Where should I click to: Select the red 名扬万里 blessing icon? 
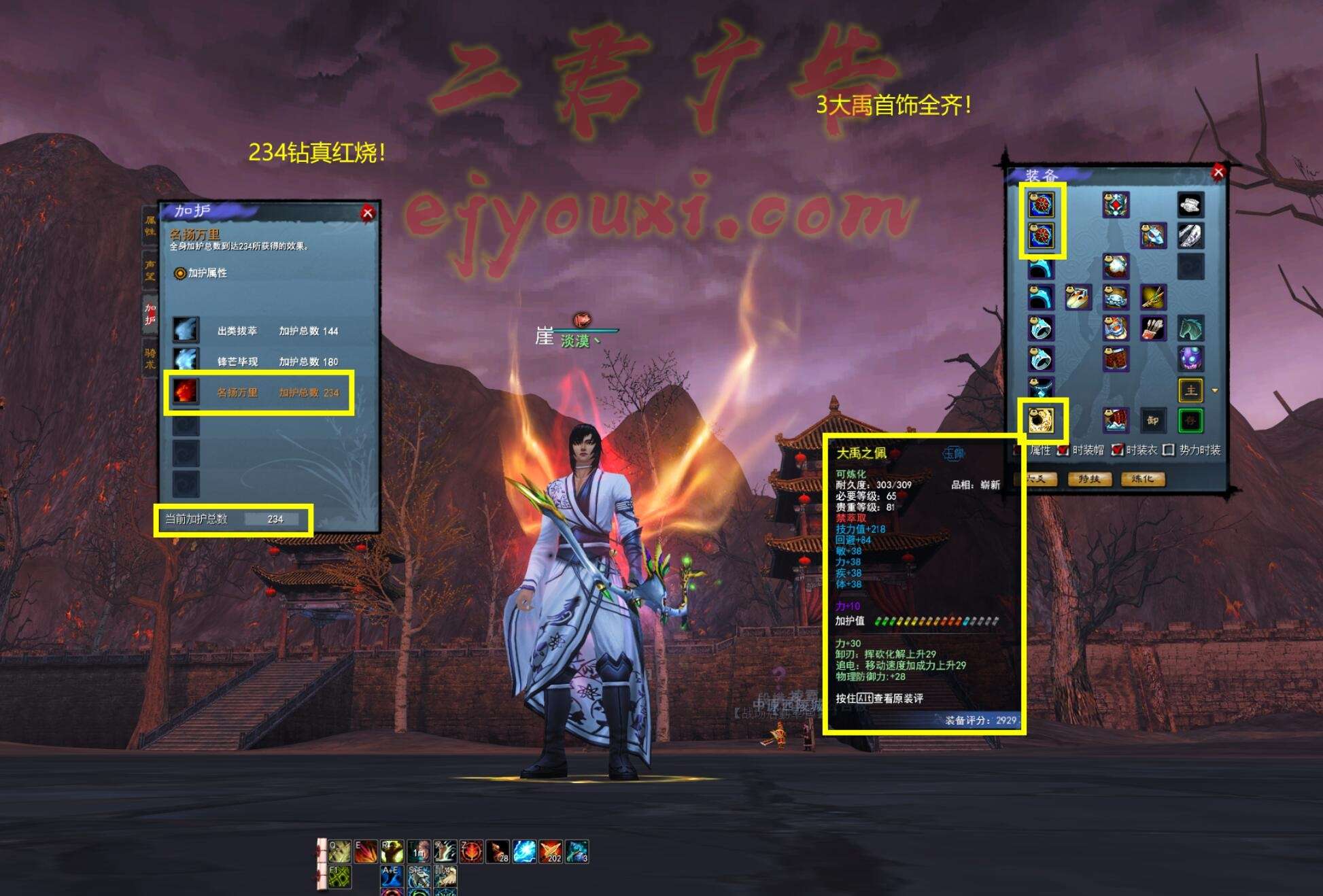[x=186, y=392]
